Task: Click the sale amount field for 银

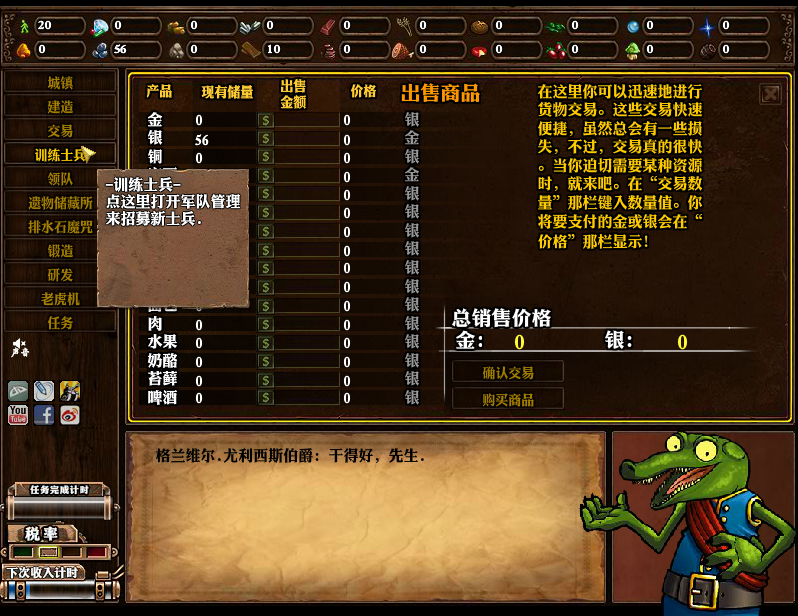Action: point(306,139)
